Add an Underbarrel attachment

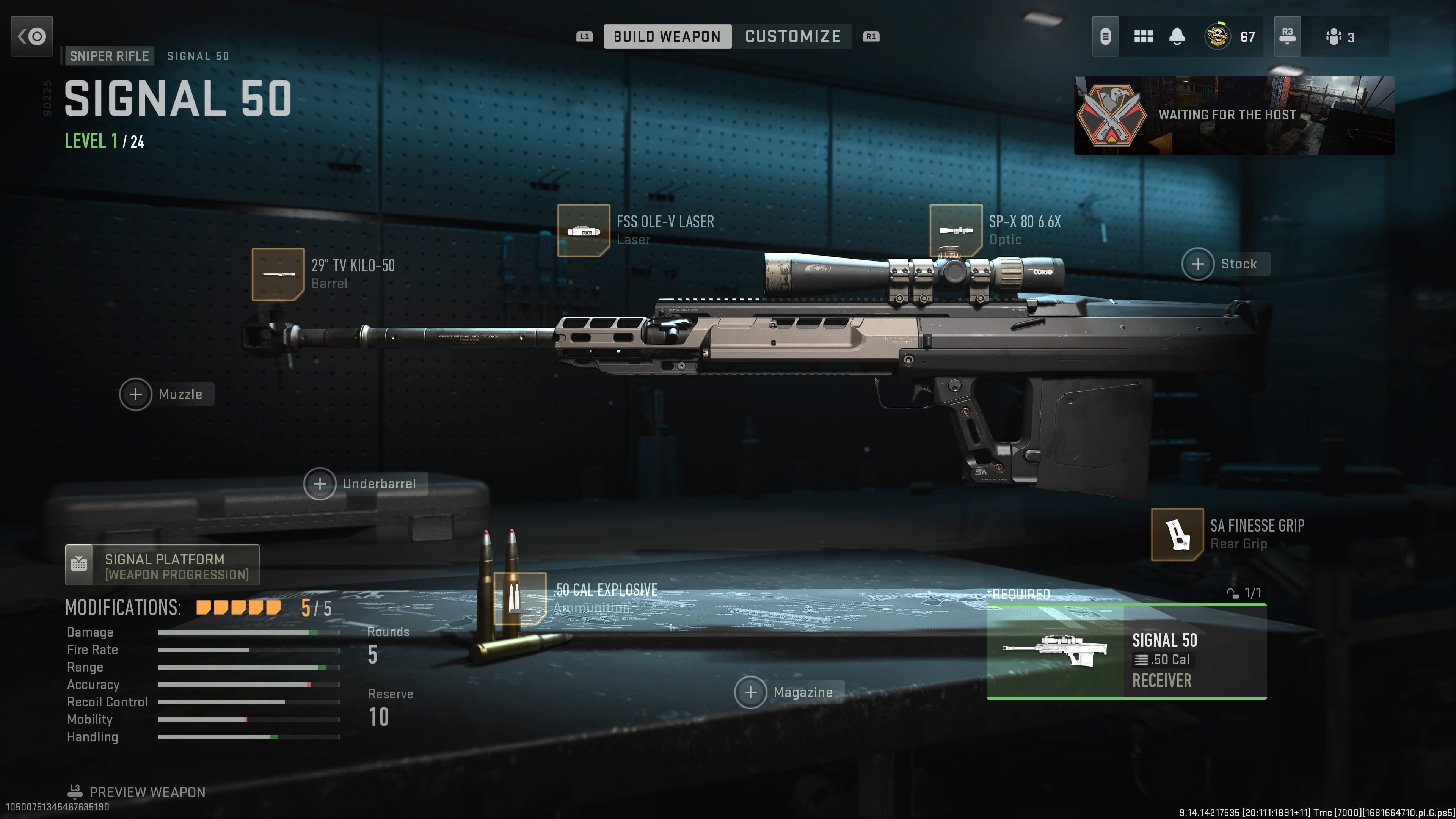tap(320, 483)
